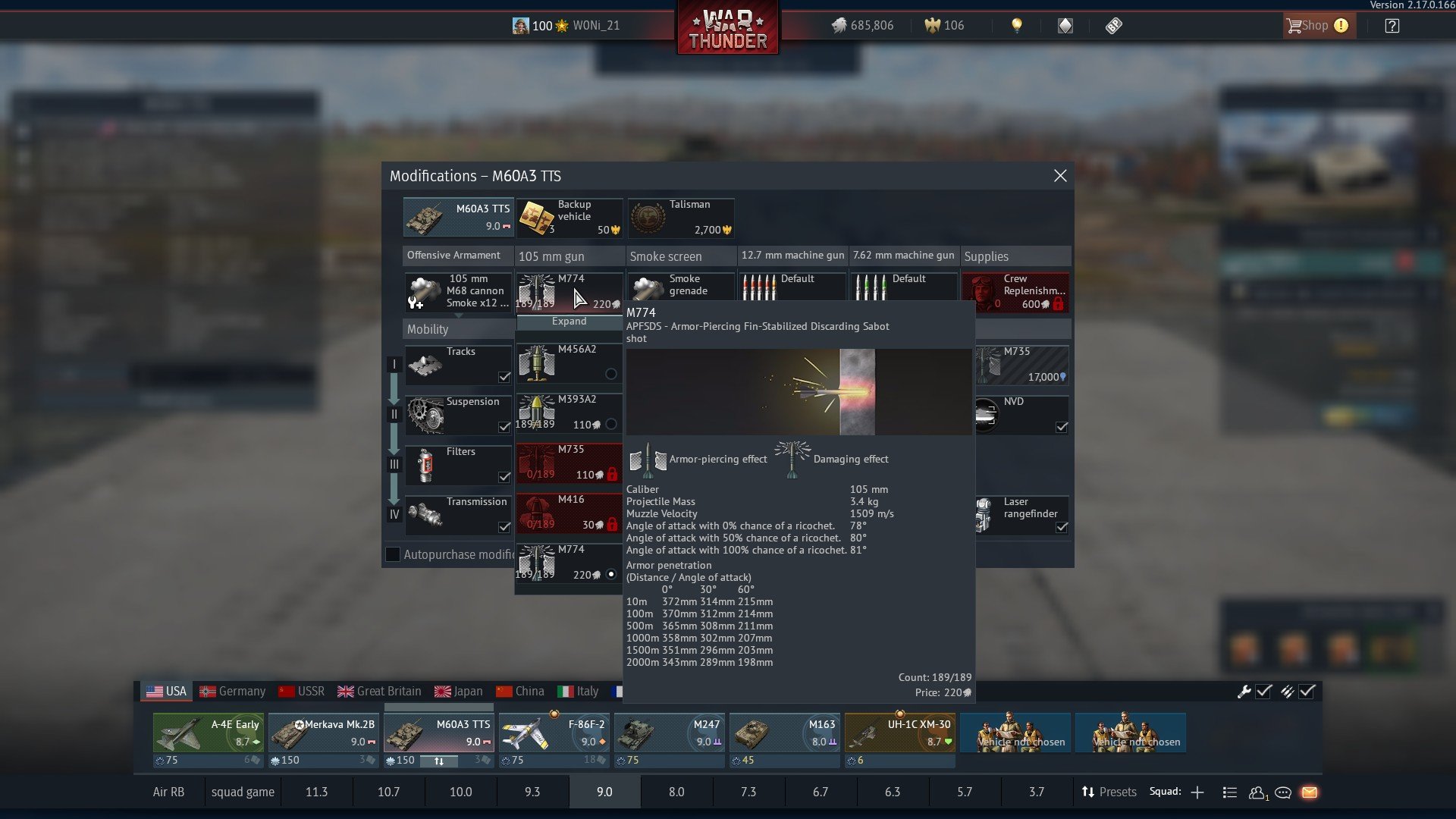Choose the 10.0 battle rating preset
This screenshot has width=1456, height=819.
click(460, 792)
